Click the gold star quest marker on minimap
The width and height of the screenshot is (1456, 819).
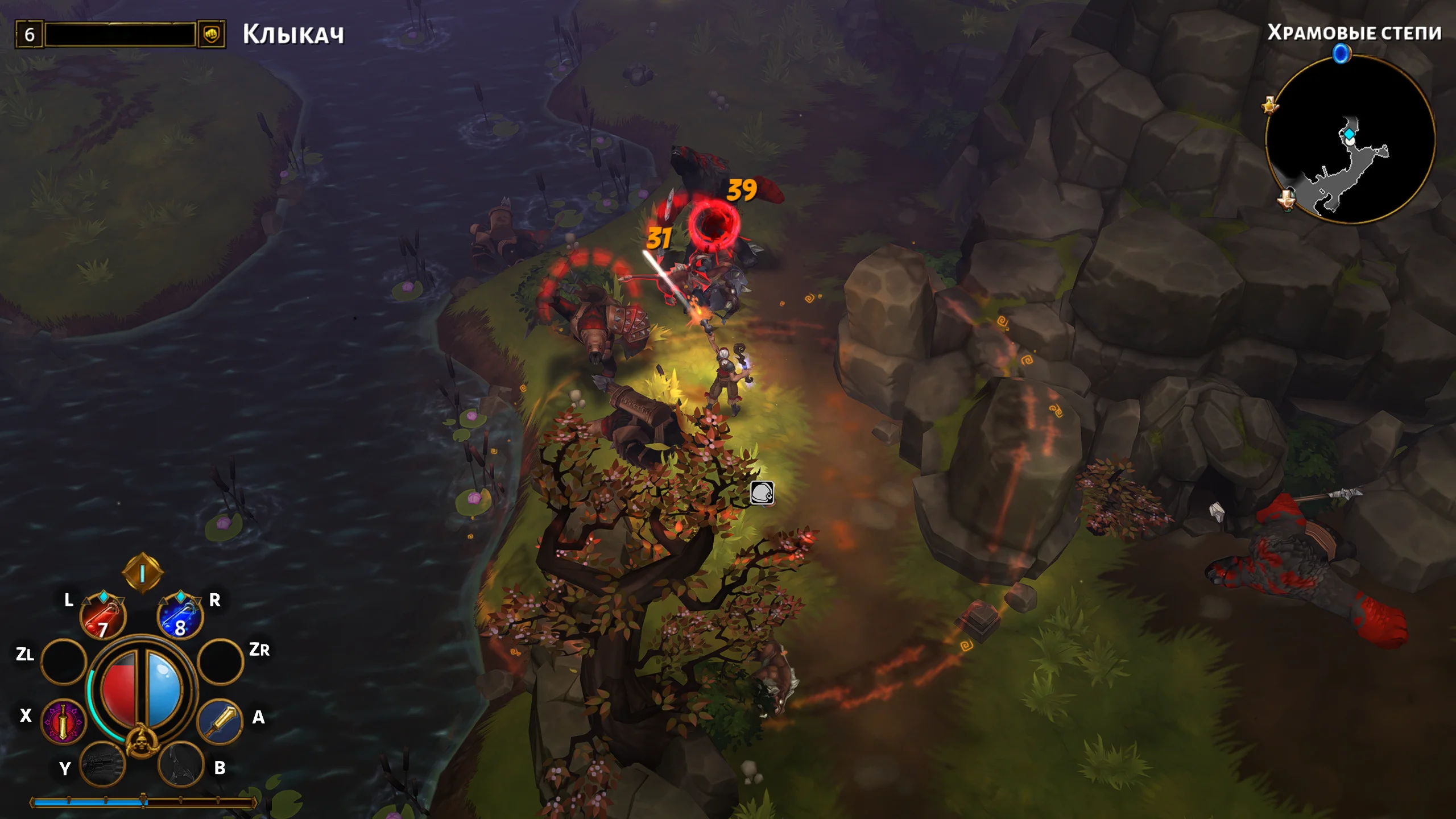1270,106
